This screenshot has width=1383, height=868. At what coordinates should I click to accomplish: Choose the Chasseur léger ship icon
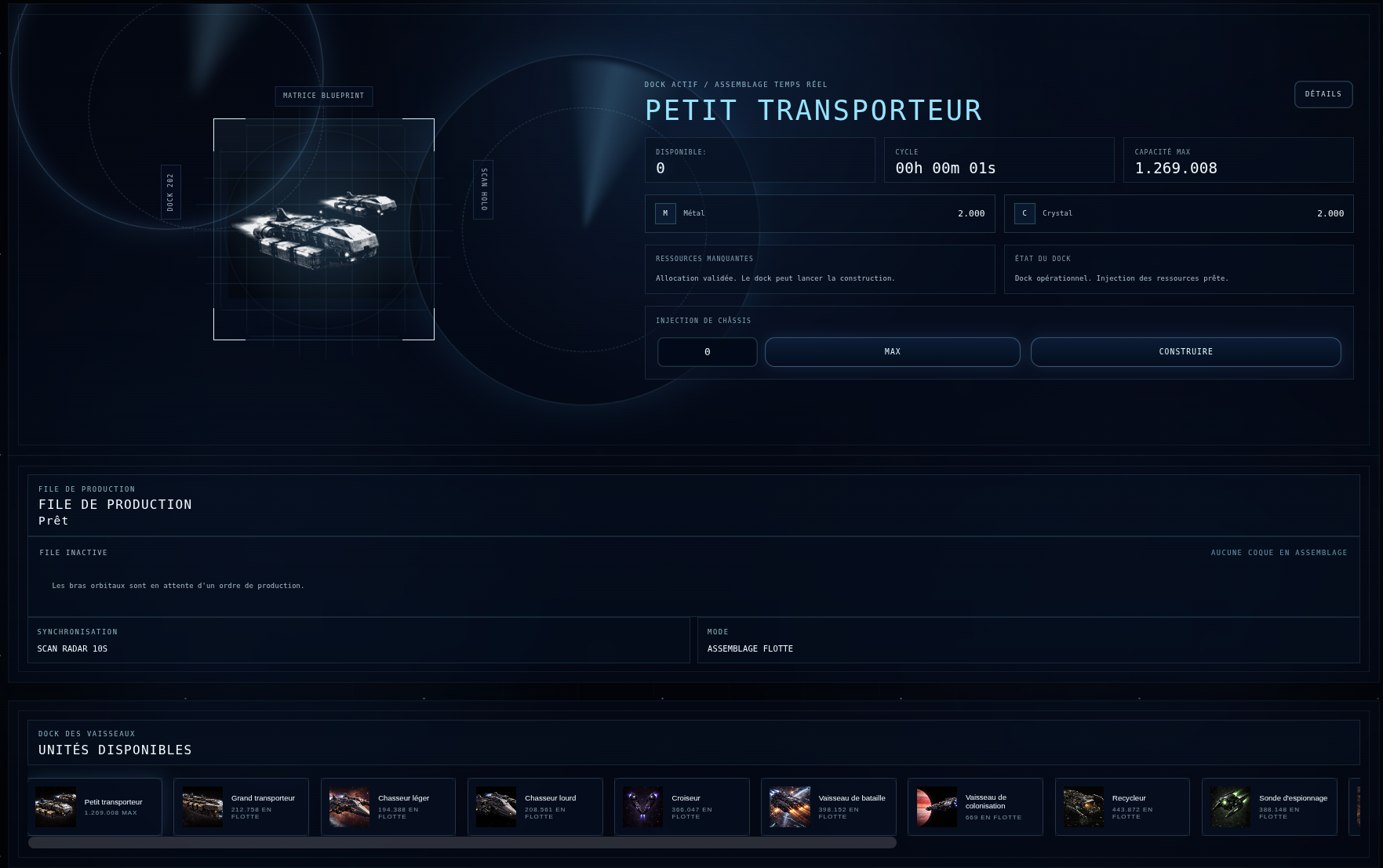coord(349,806)
